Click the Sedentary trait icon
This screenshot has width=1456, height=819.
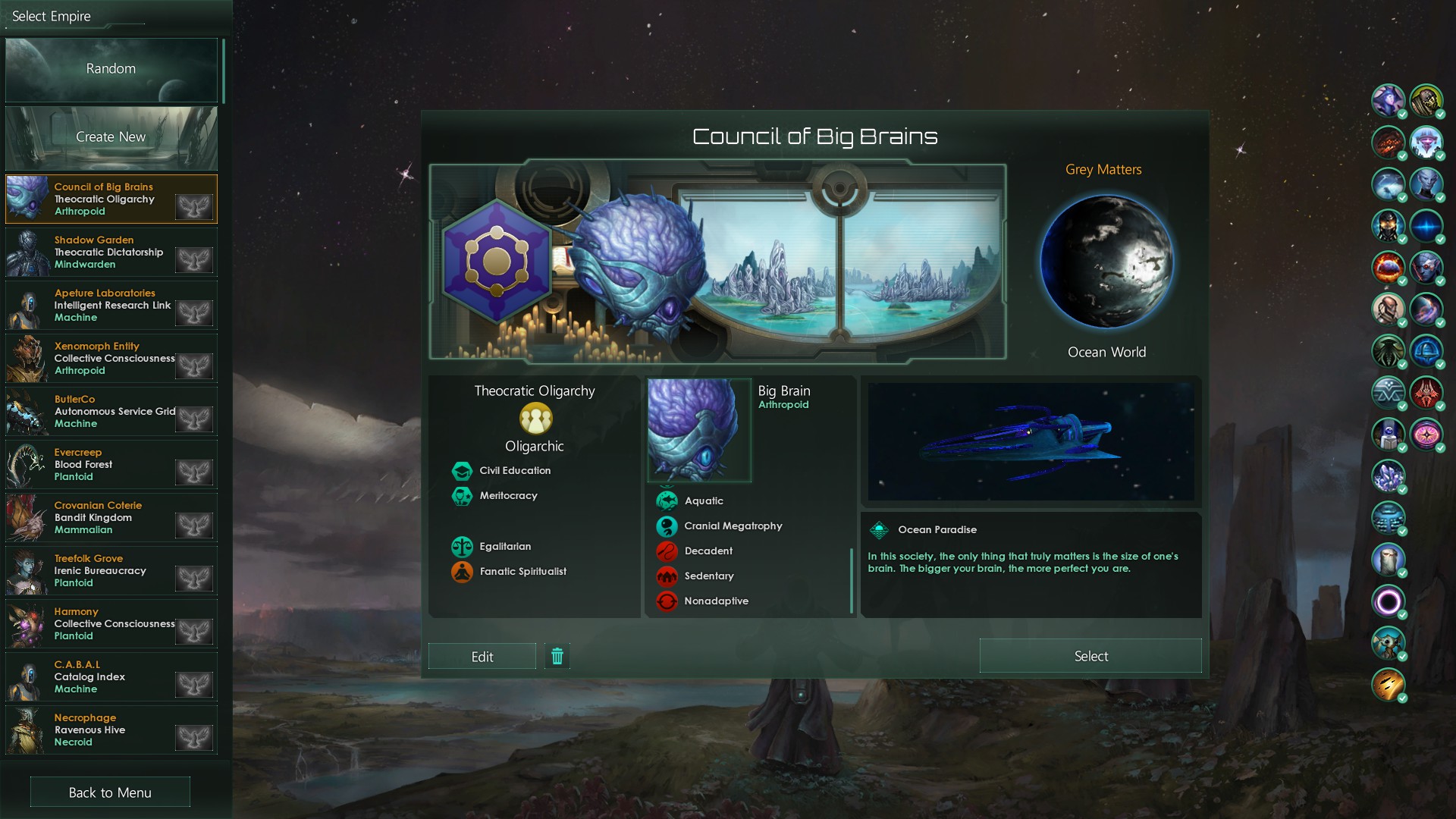click(667, 576)
